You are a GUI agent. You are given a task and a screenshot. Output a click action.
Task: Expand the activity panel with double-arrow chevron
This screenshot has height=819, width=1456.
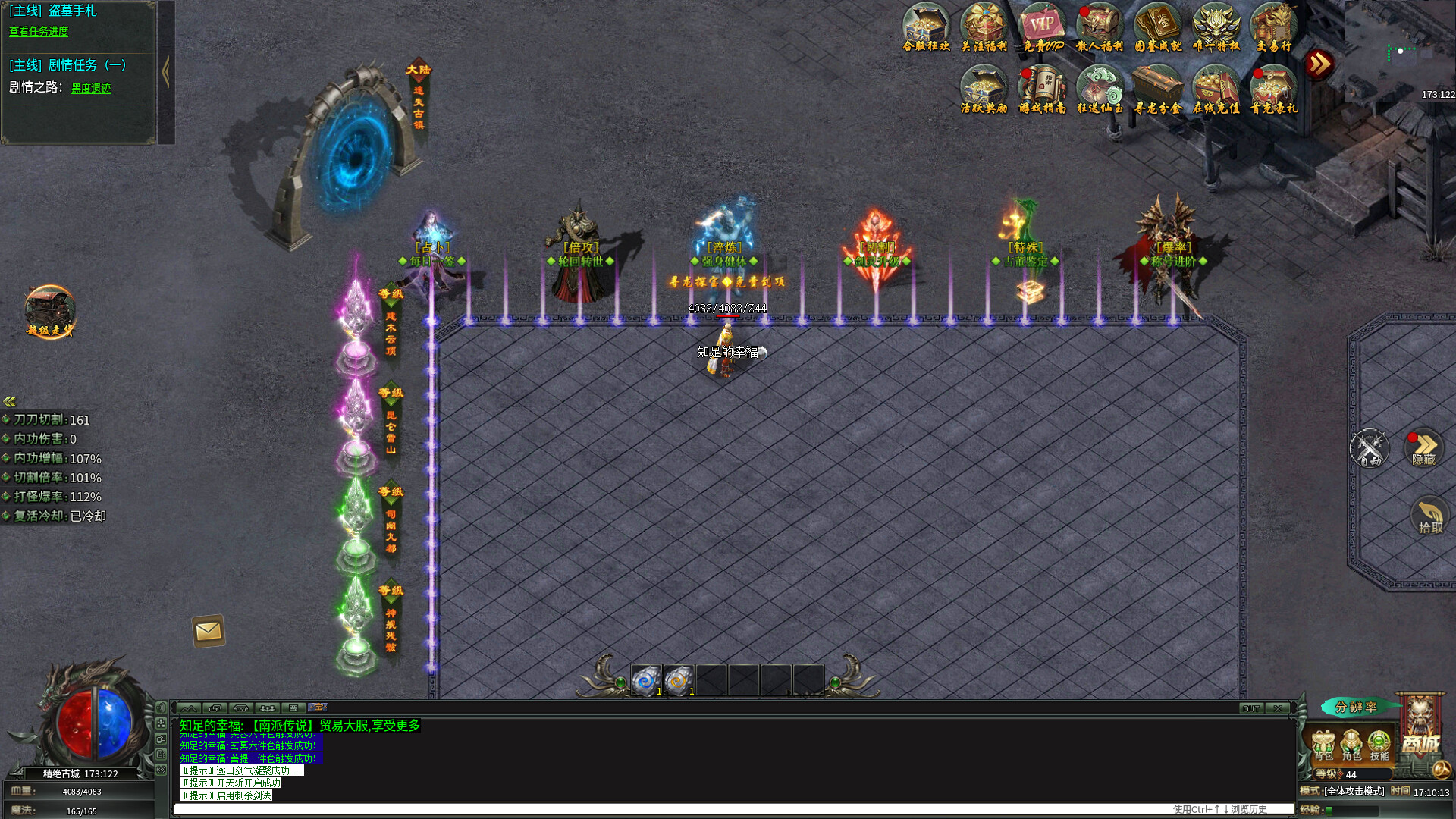1319,65
